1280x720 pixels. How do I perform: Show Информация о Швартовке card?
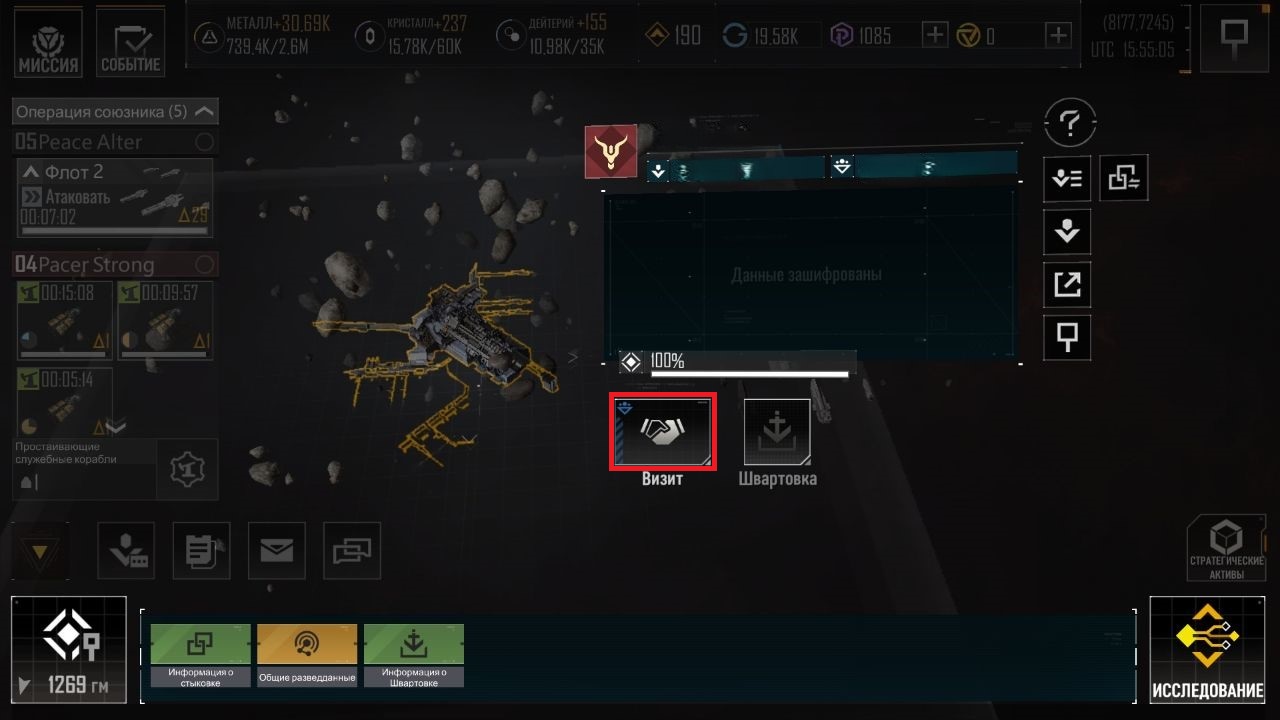414,655
